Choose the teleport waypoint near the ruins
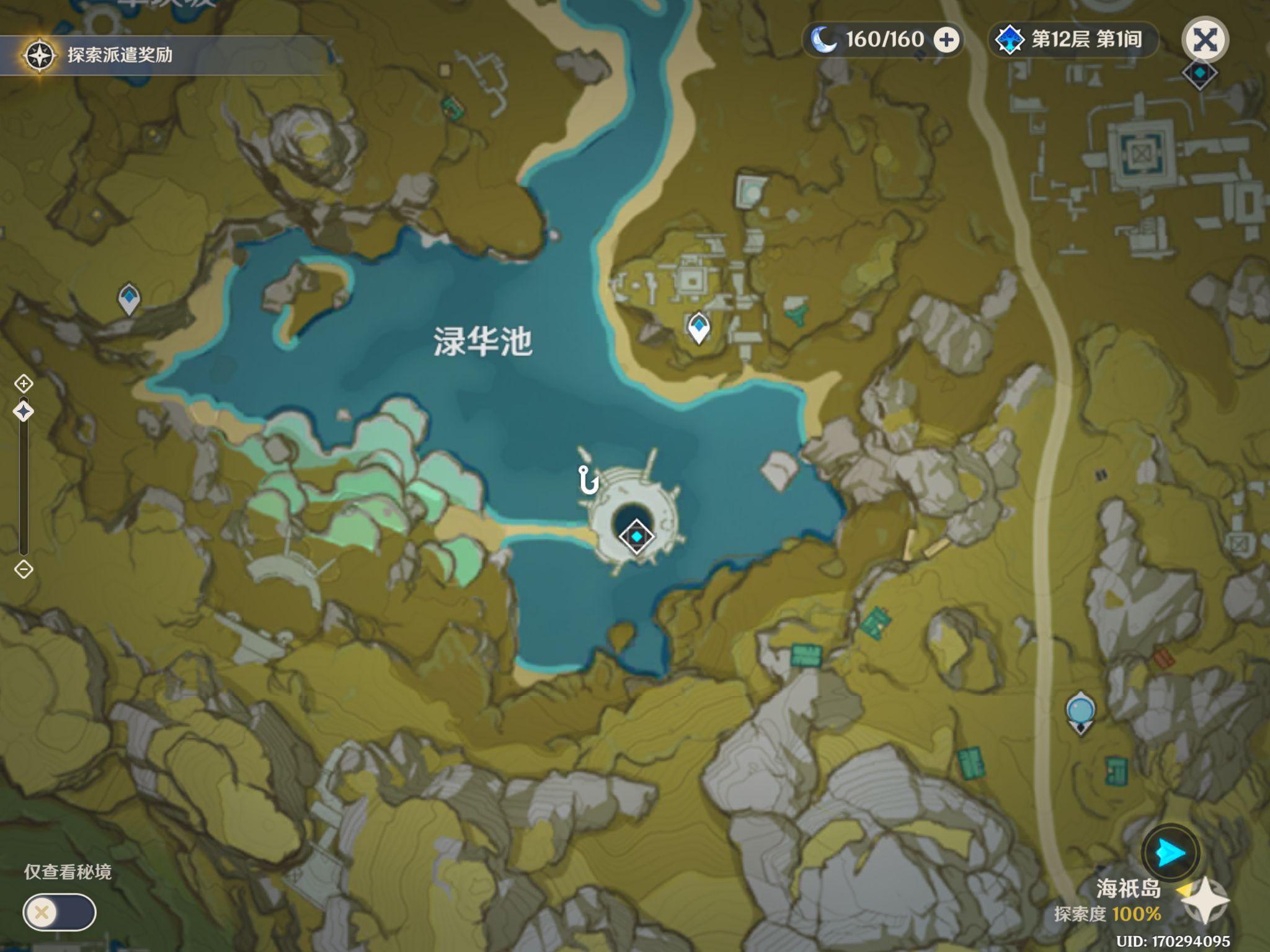1270x952 pixels. coord(699,327)
